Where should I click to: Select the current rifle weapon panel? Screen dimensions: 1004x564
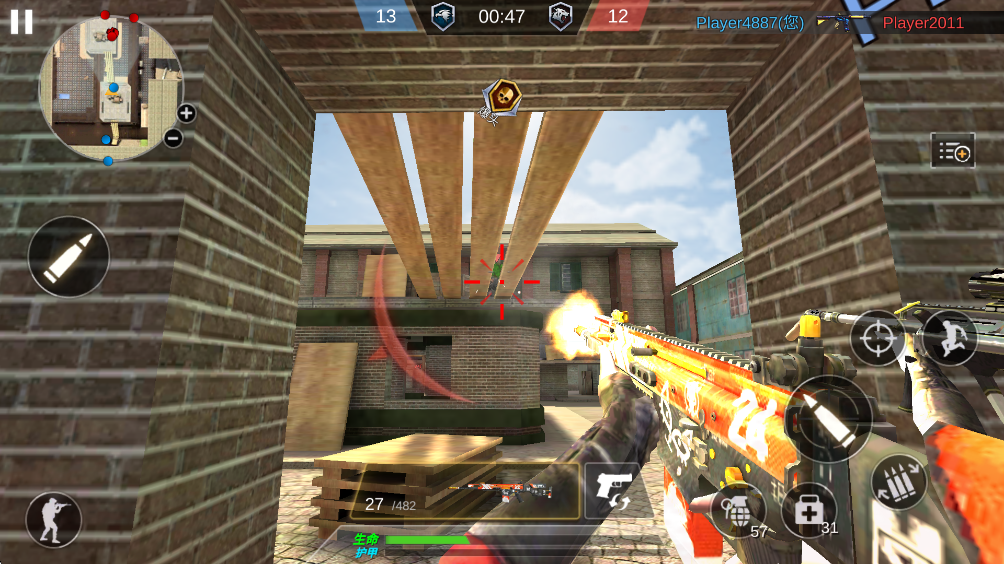(465, 491)
